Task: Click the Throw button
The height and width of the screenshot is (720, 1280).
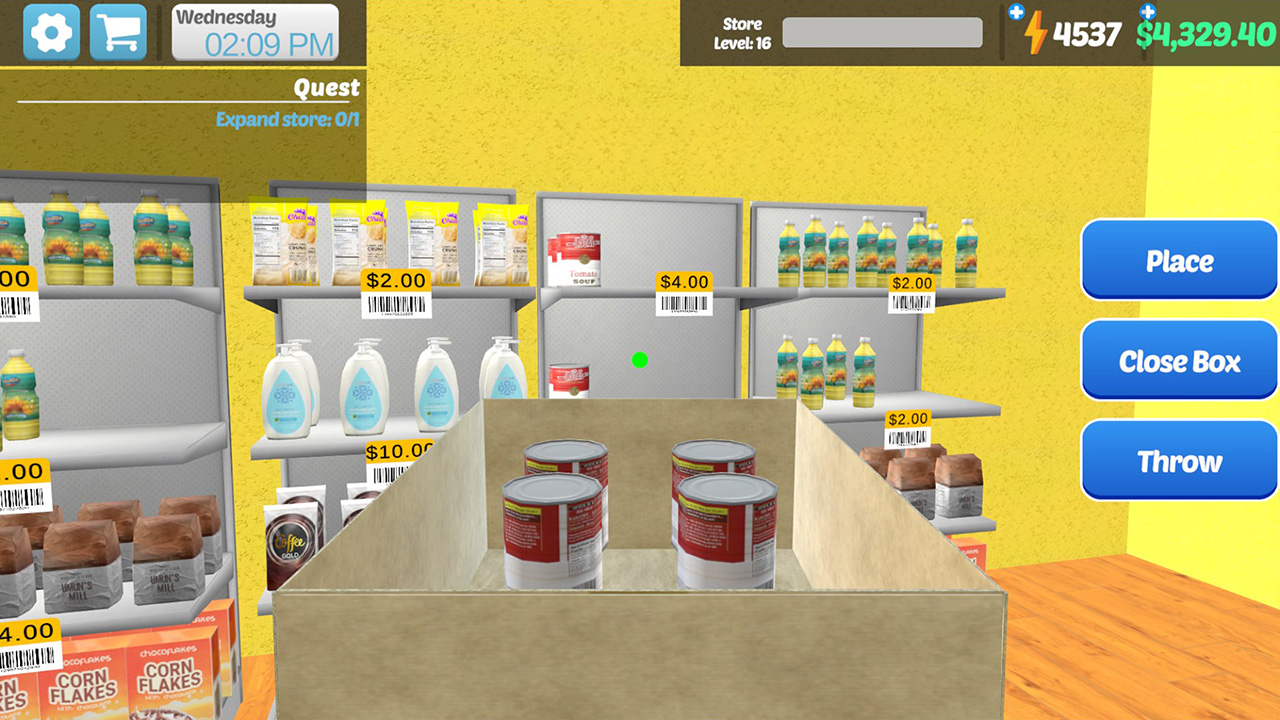Action: [1178, 459]
